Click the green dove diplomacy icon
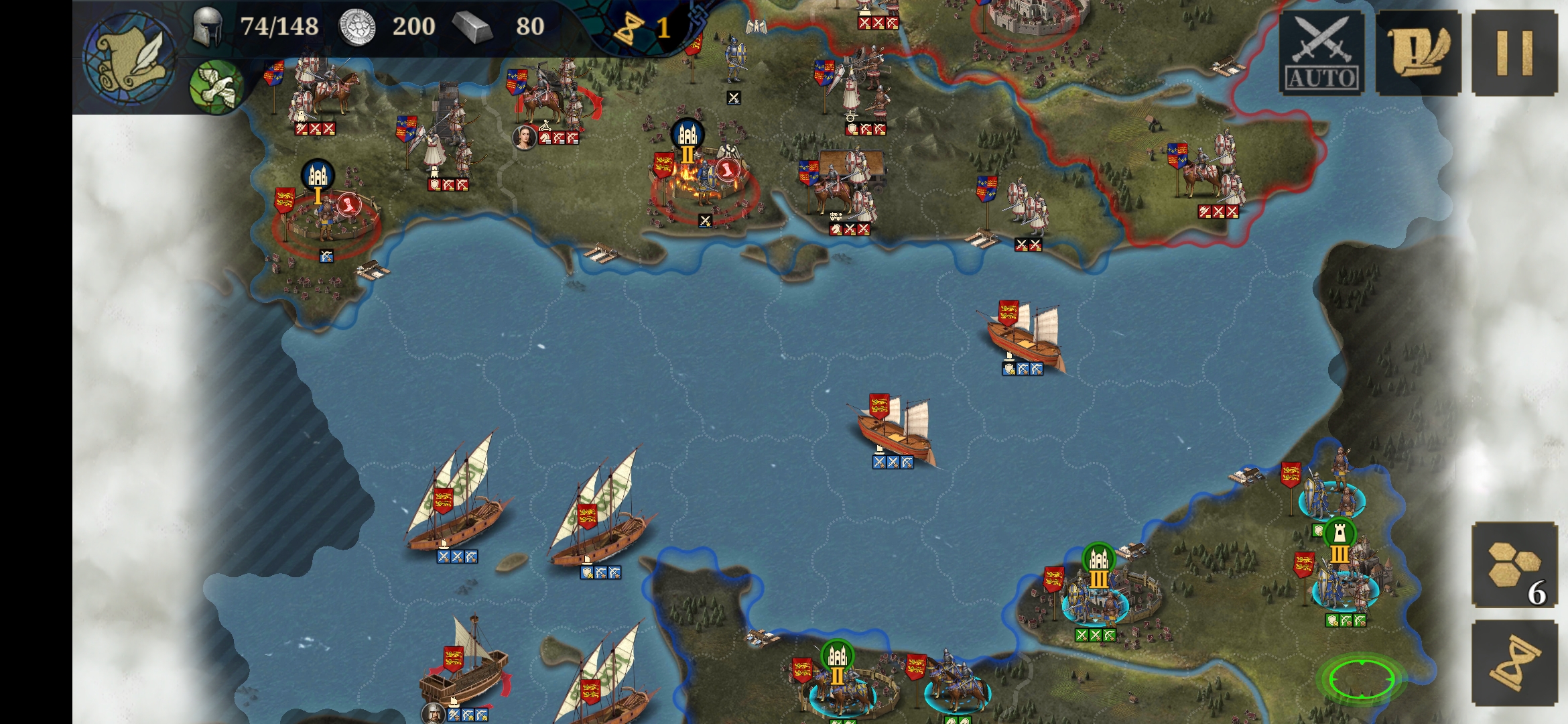Viewport: 1568px width, 724px height. coord(216,86)
